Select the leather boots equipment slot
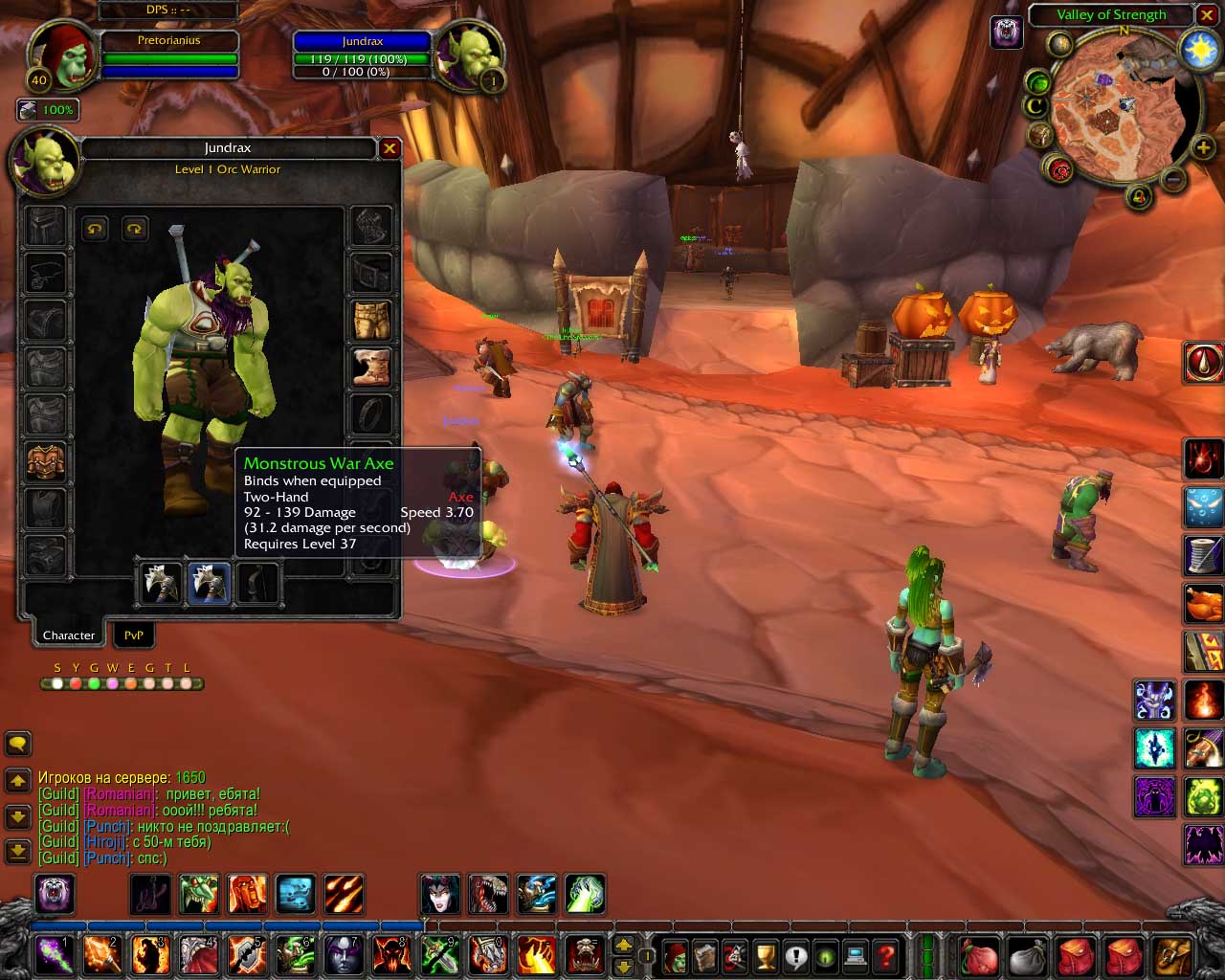Viewport: 1225px width, 980px height. [x=371, y=367]
